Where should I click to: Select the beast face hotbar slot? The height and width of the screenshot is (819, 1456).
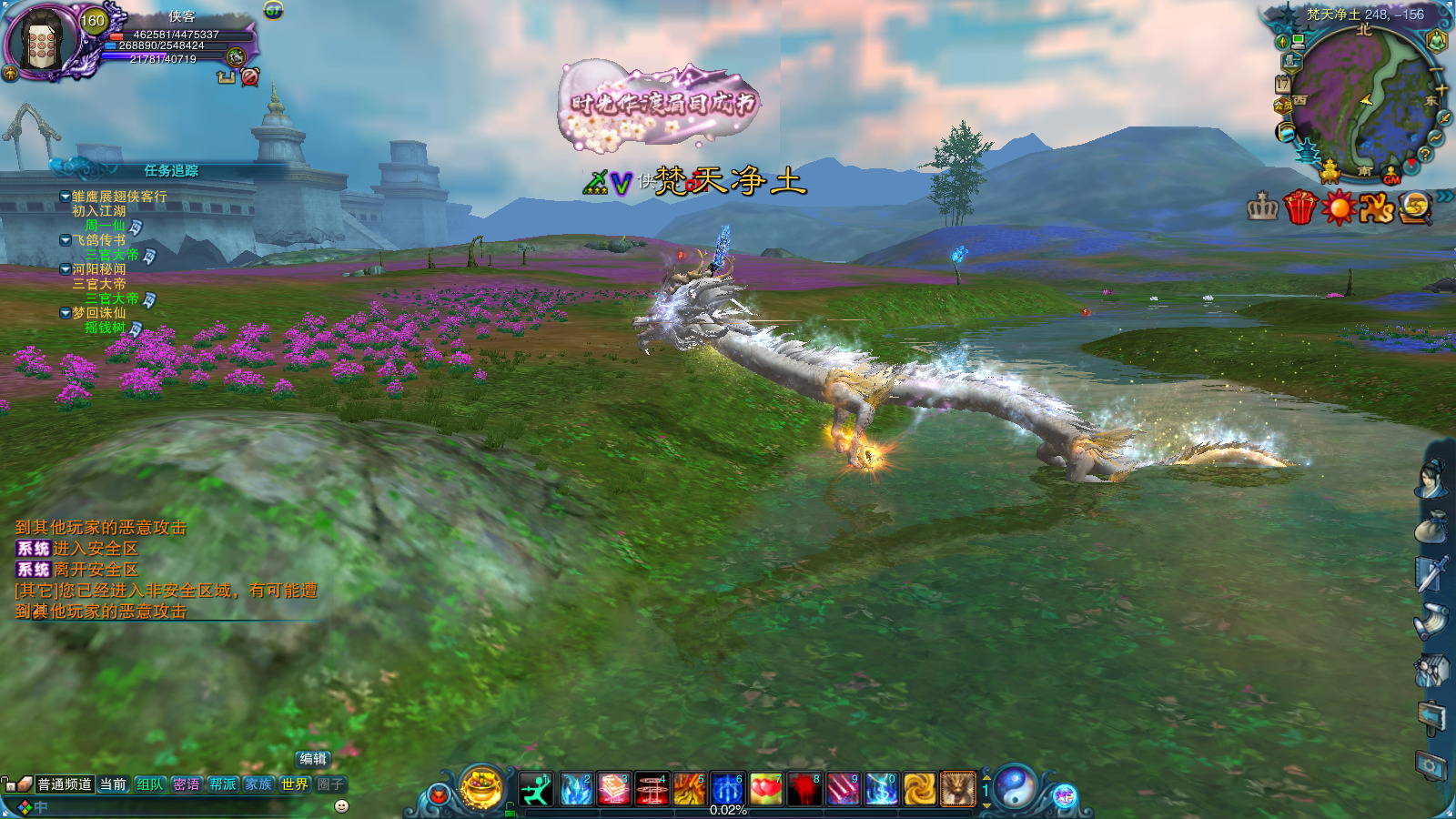[957, 789]
